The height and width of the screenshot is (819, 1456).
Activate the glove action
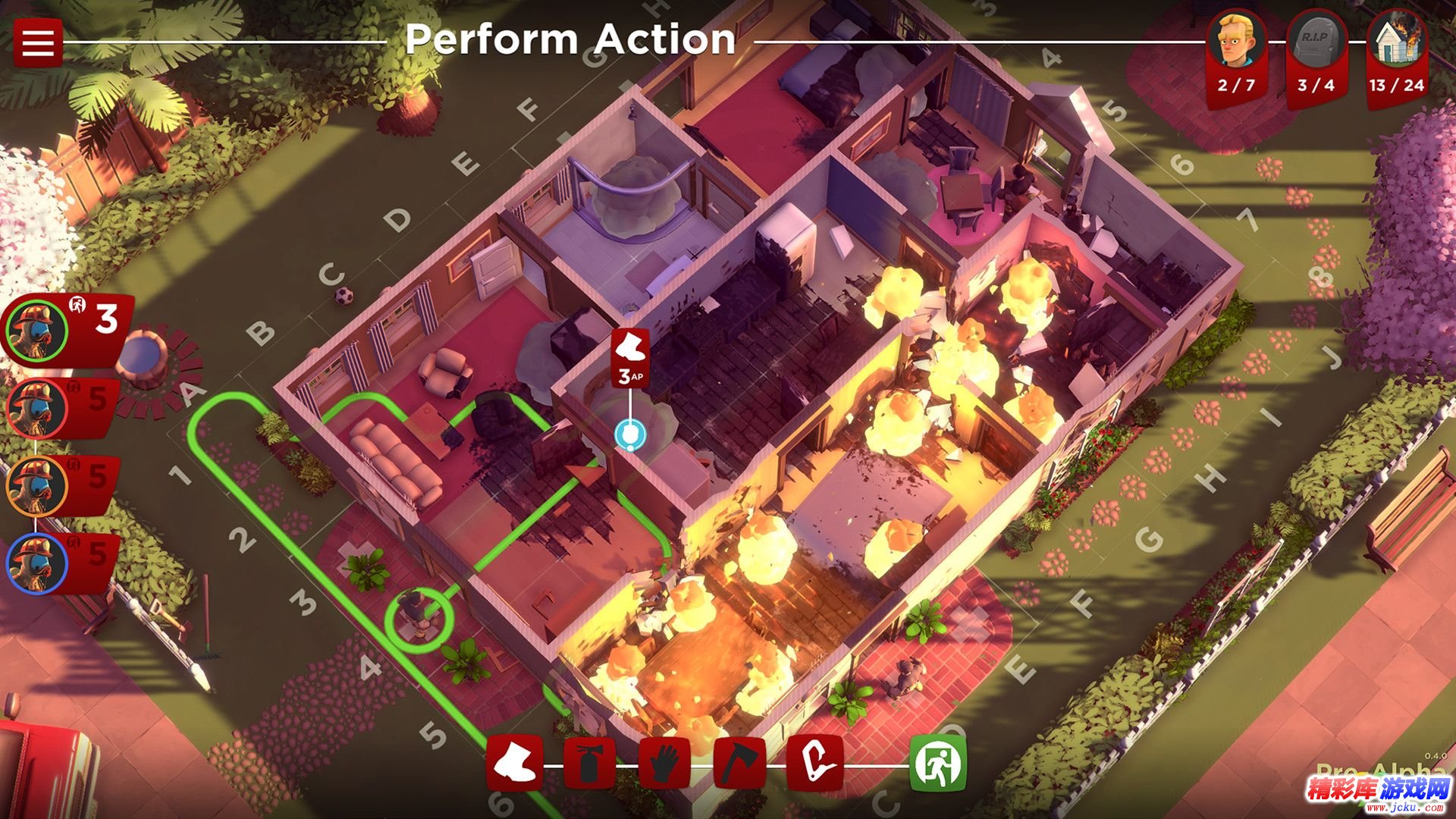coord(665,763)
